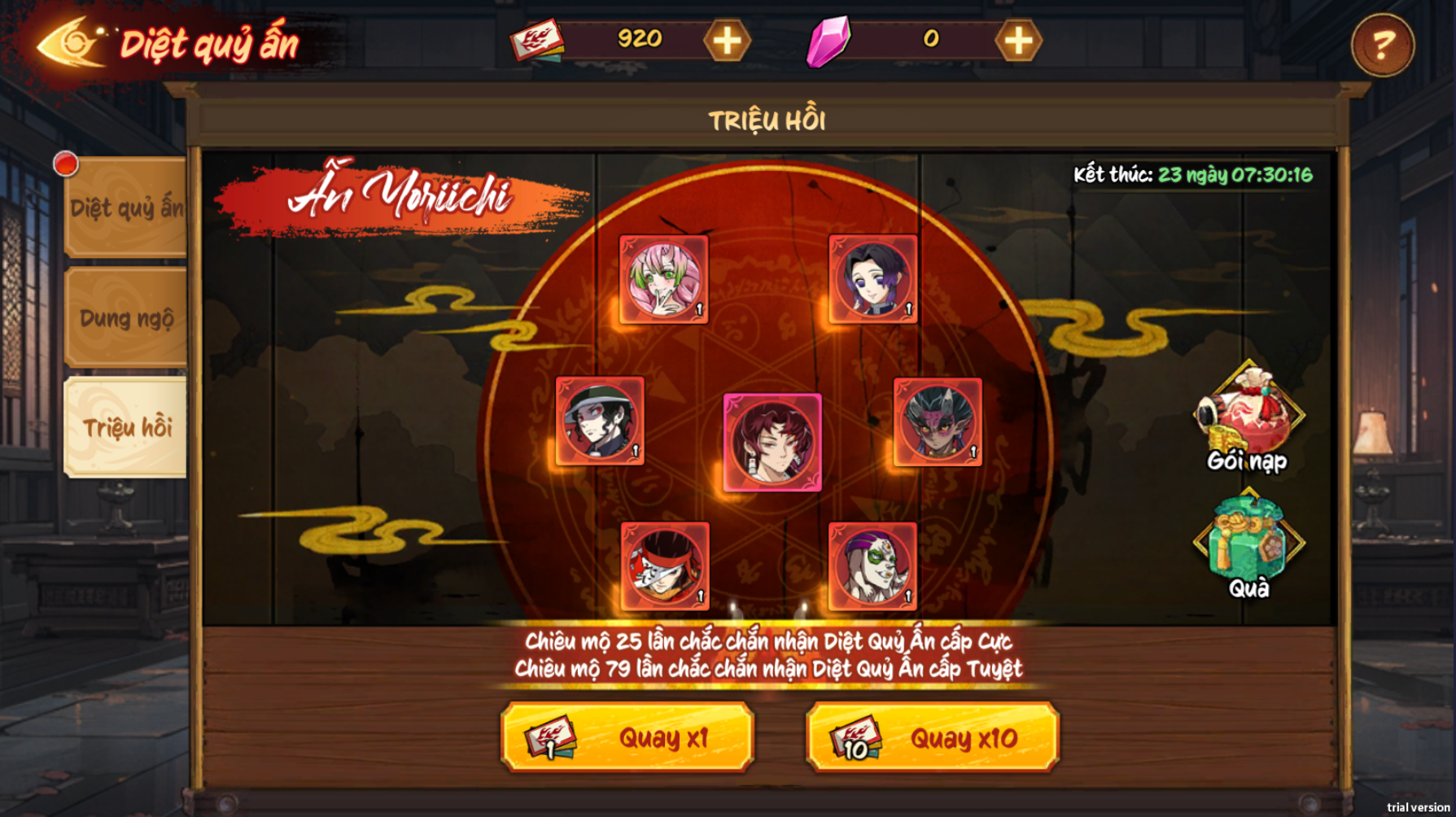1456x817 pixels.
Task: Open the question mark help button
Action: (1382, 46)
